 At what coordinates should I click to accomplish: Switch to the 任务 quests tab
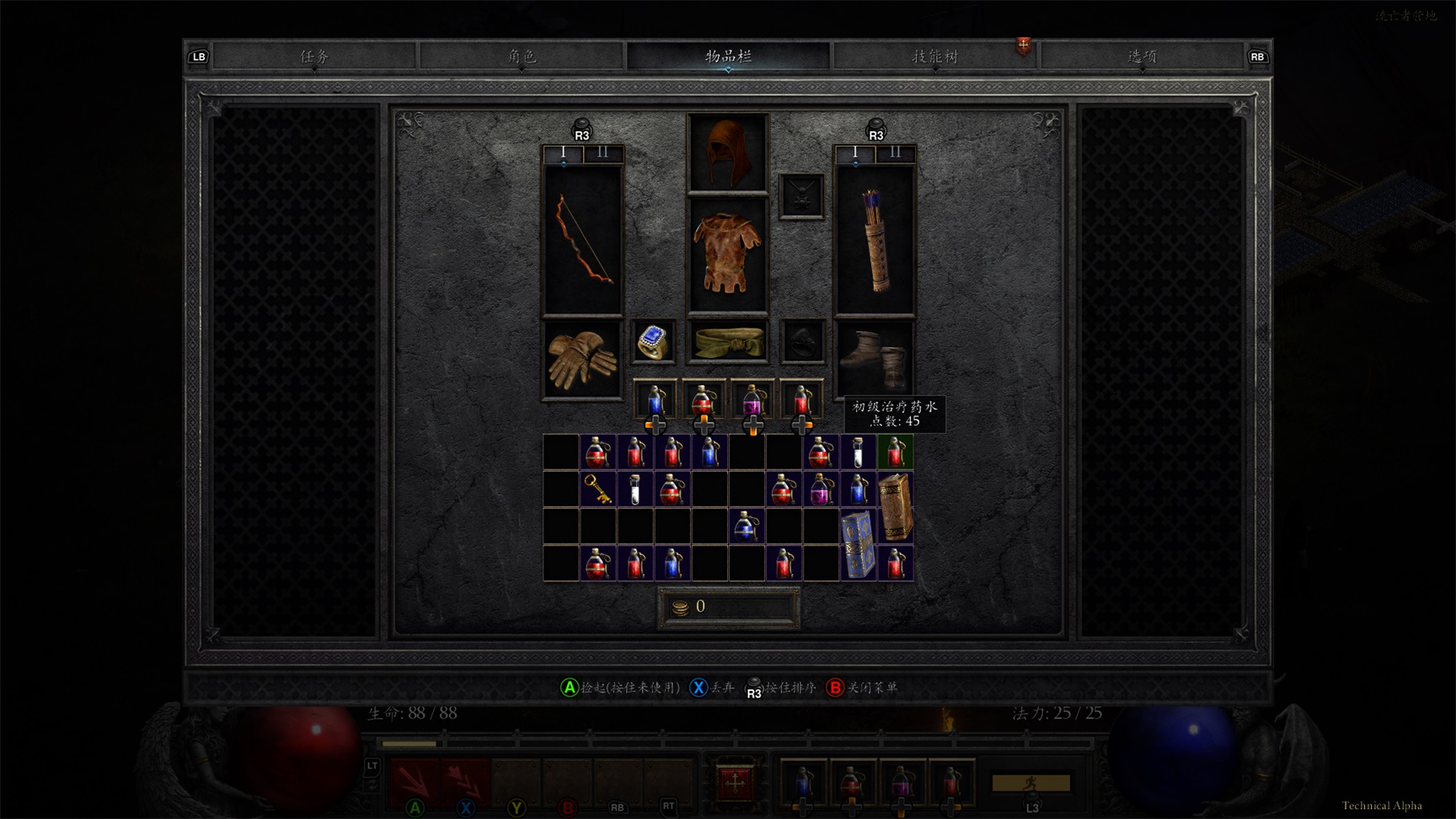click(x=314, y=56)
